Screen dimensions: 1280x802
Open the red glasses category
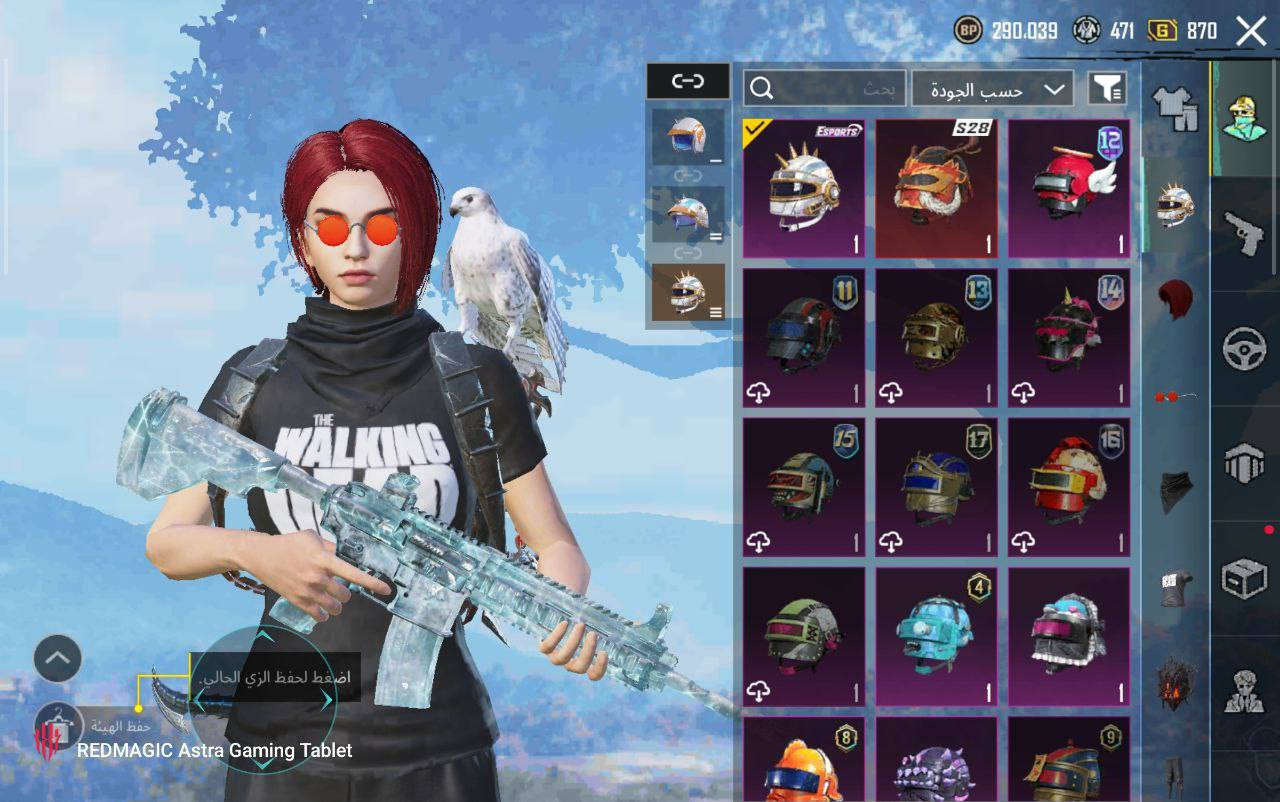1176,397
